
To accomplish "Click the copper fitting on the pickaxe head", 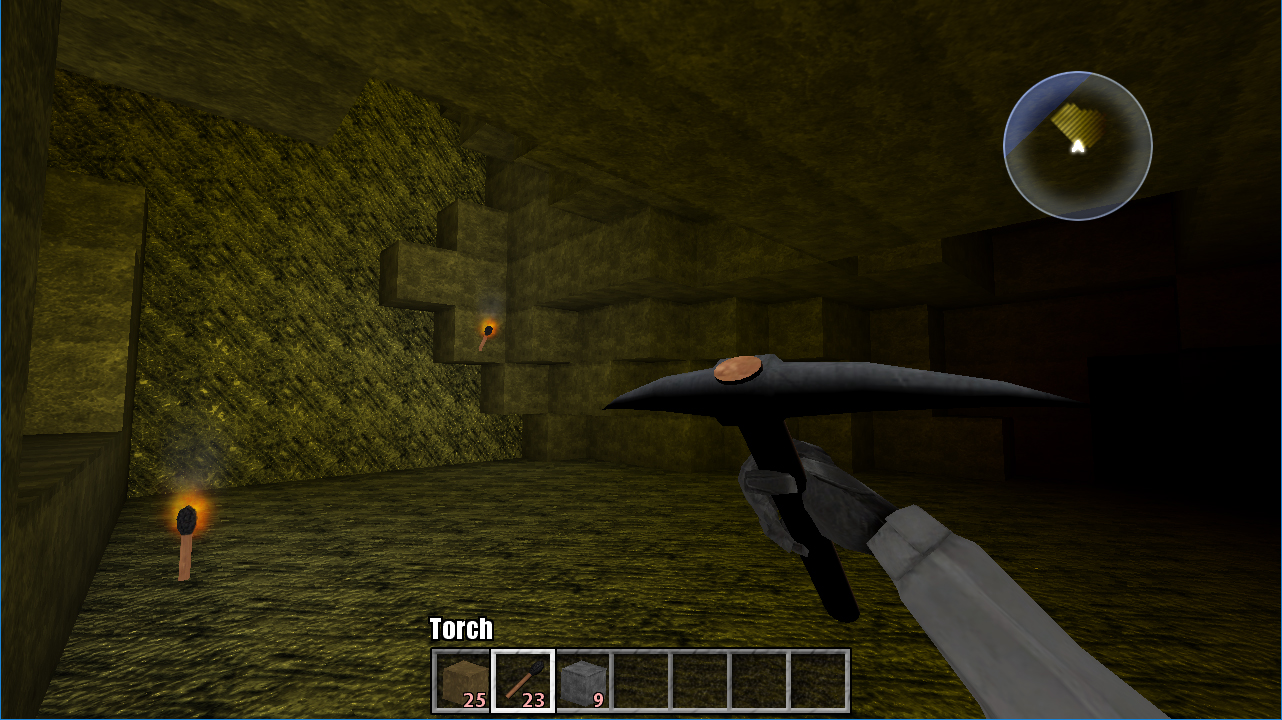I will [x=736, y=370].
